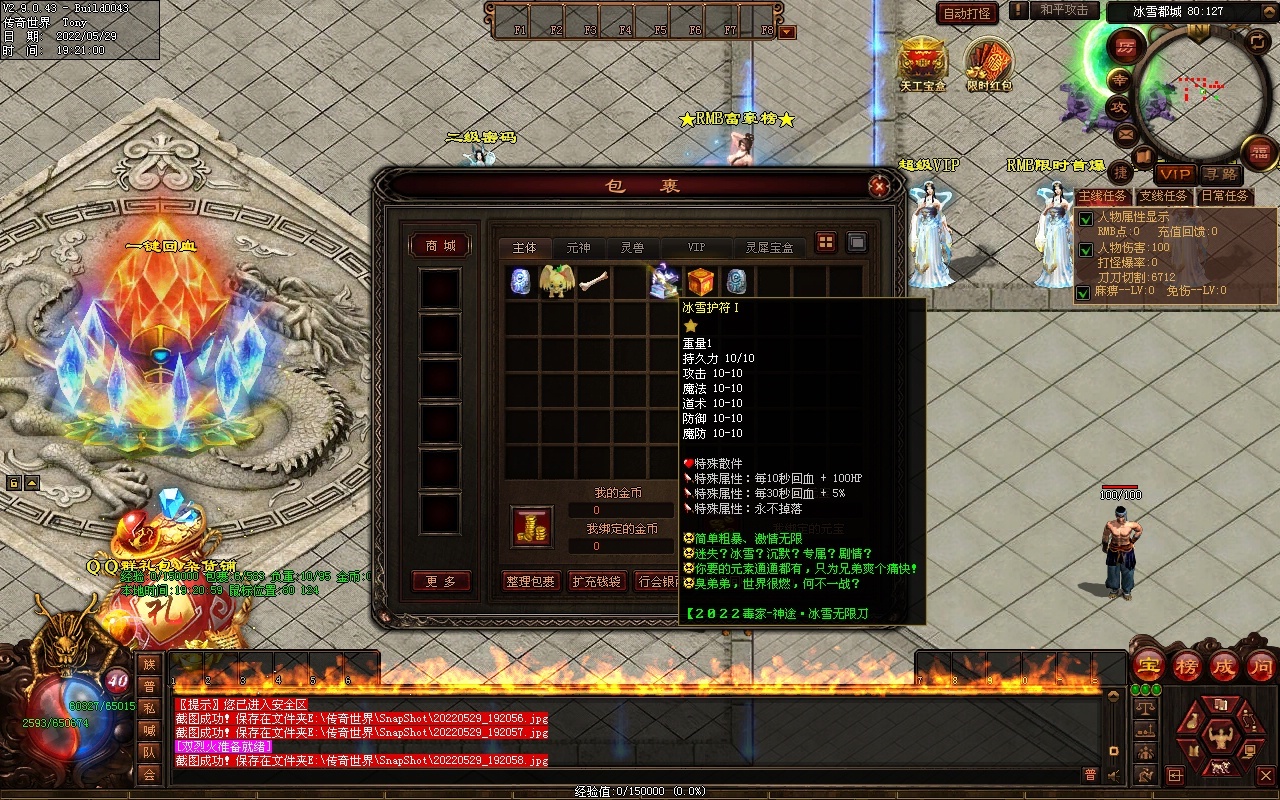Switch to the 灵兽 tab

(632, 247)
